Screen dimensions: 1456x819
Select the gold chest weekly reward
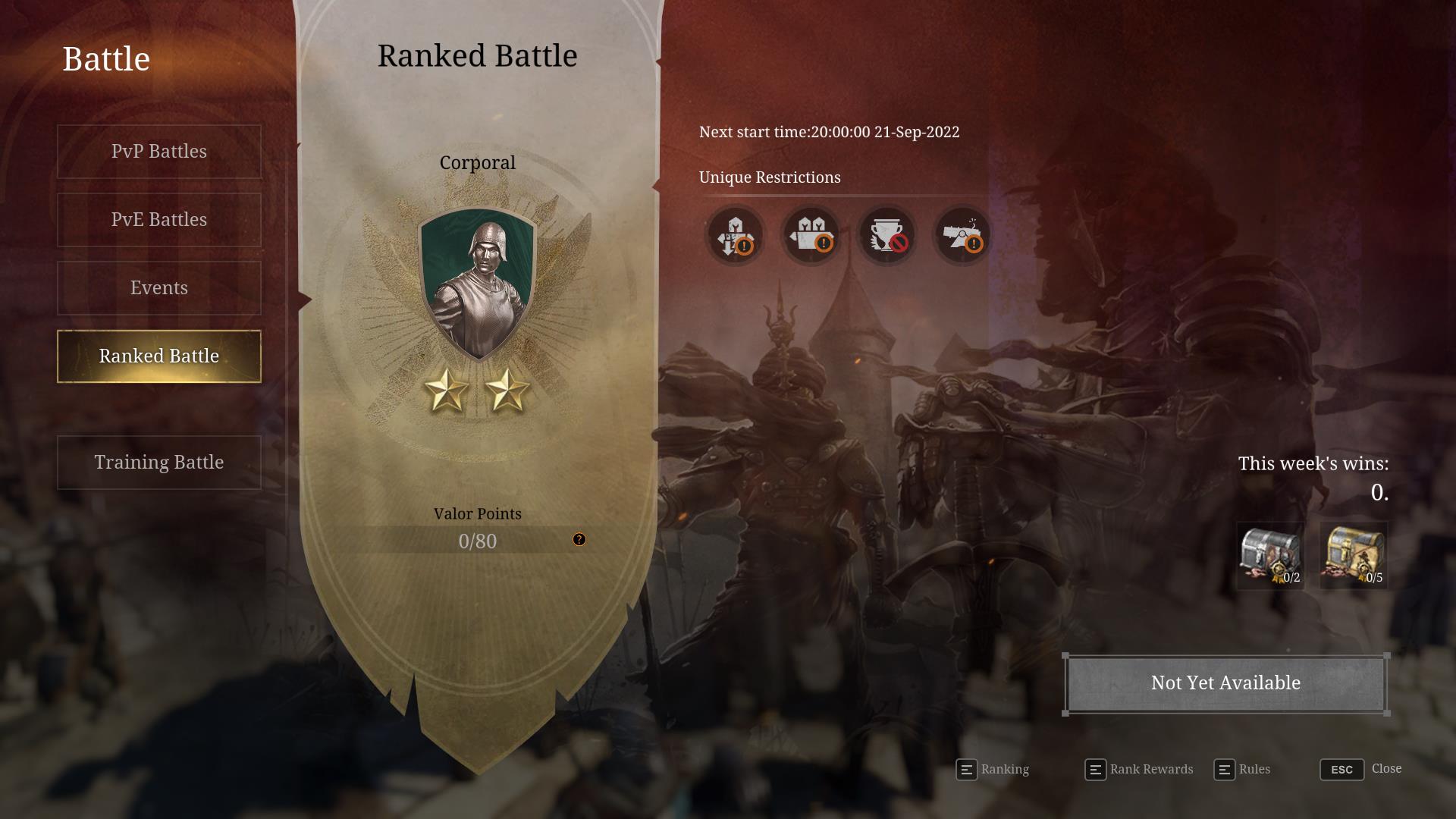coord(1354,556)
